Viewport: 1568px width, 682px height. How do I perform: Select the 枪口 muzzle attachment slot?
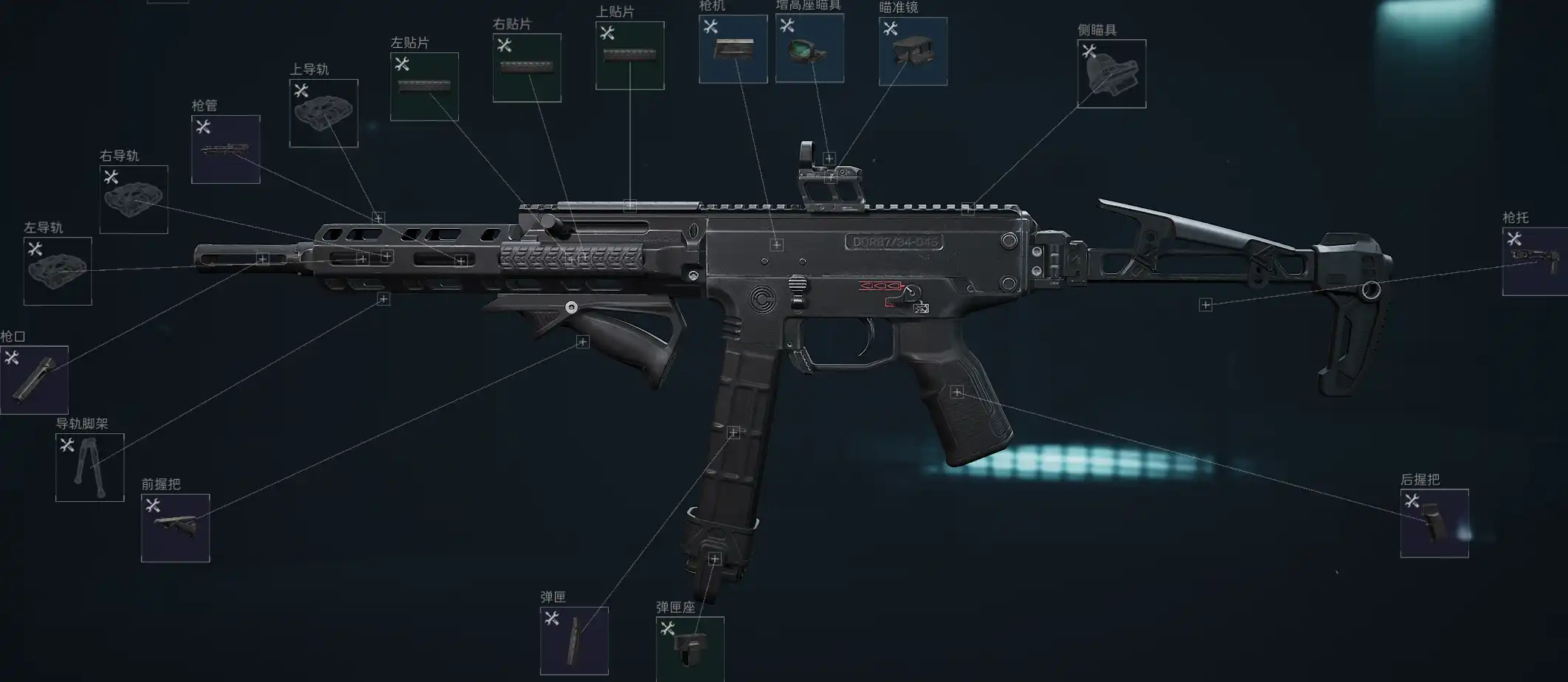click(34, 379)
